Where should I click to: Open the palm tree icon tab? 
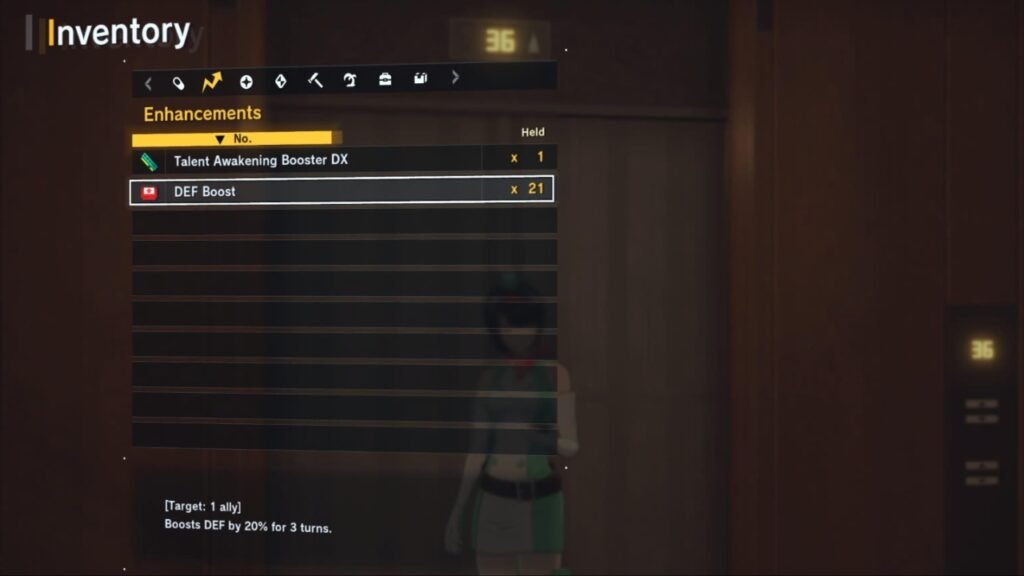pyautogui.click(x=350, y=81)
